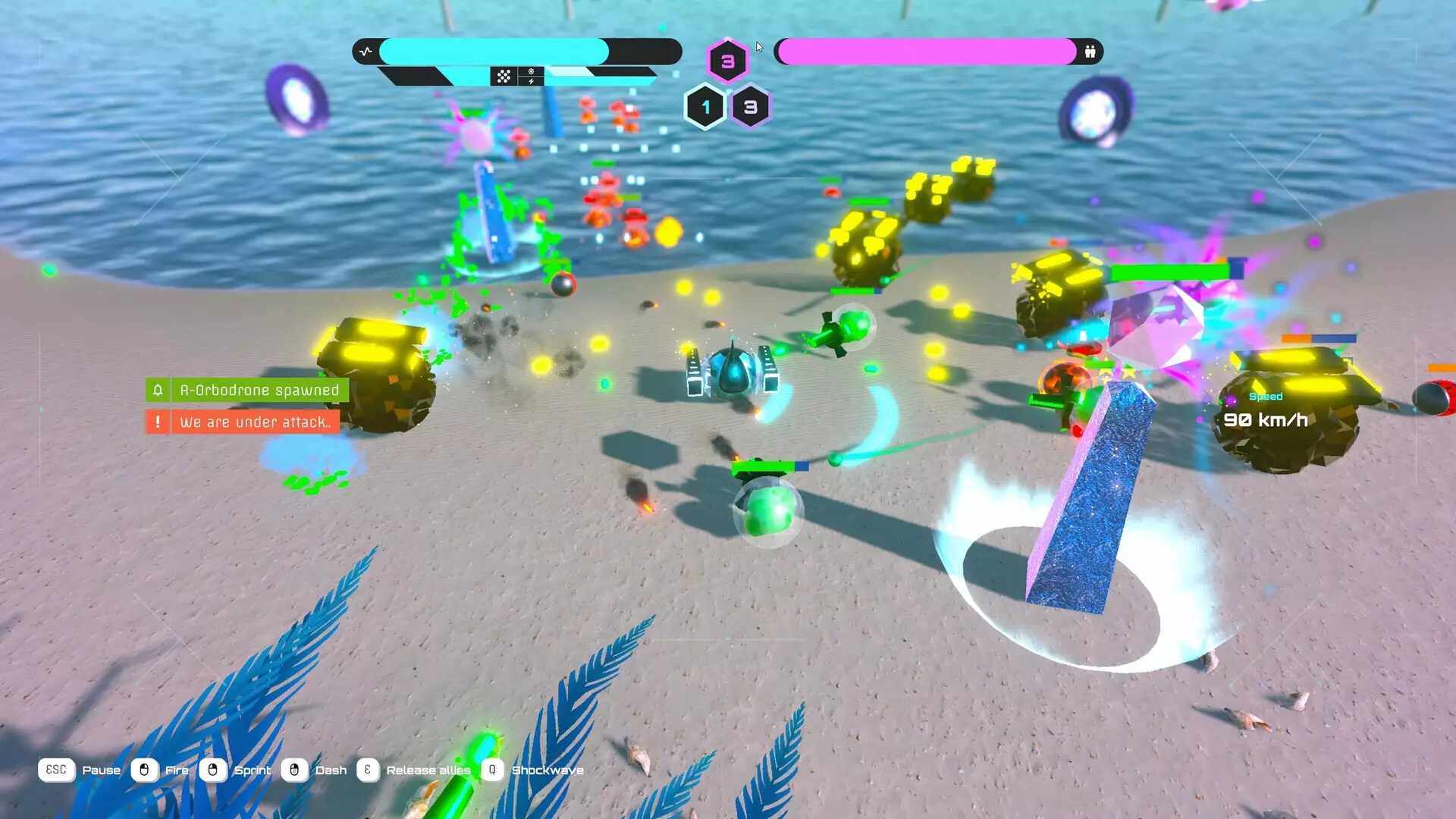
Task: Click the allies icon on the magenta bar
Action: point(1090,52)
